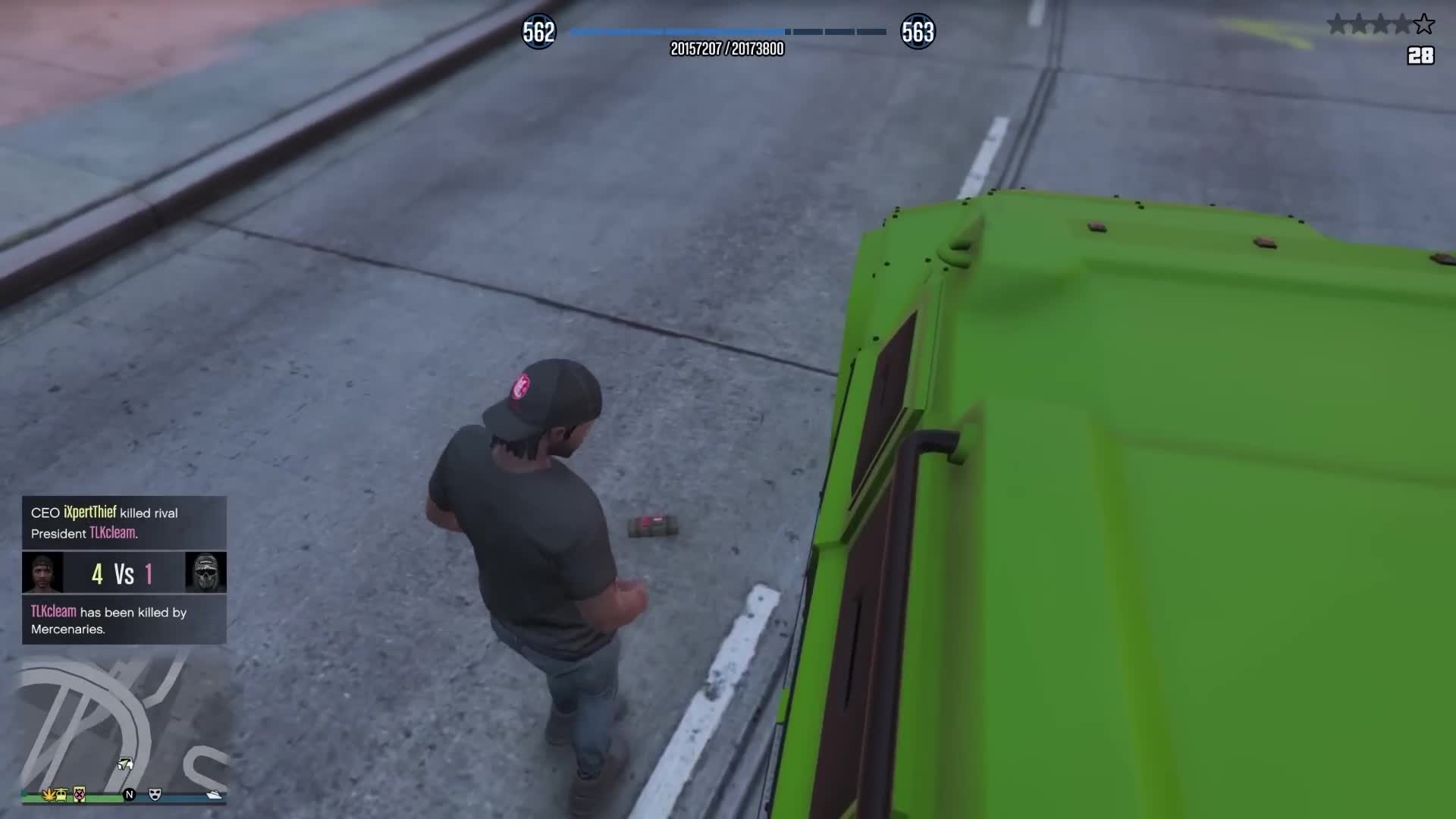Image resolution: width=1456 pixels, height=819 pixels.
Task: Select the weed leaf business icon on minimap
Action: tap(49, 795)
